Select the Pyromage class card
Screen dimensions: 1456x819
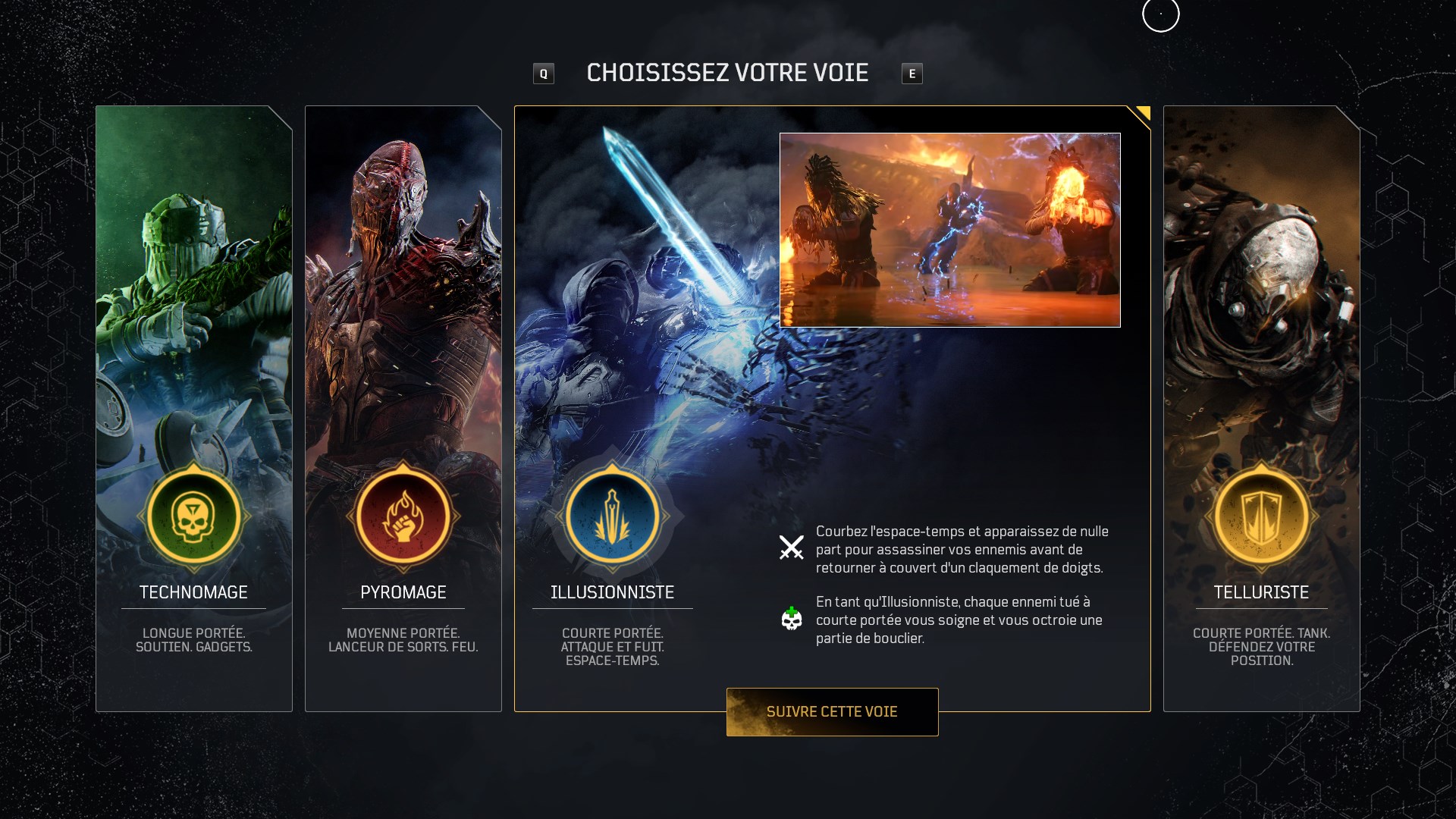click(x=403, y=303)
